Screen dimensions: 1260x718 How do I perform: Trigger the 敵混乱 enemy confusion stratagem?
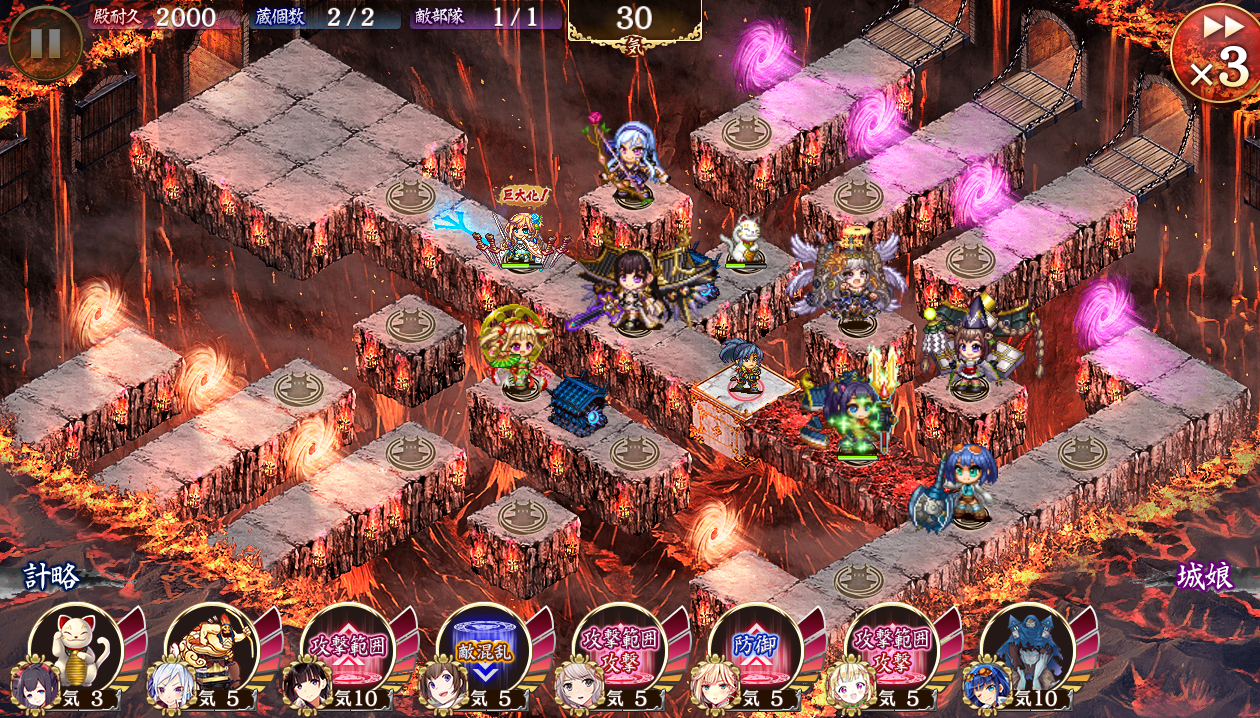(484, 648)
